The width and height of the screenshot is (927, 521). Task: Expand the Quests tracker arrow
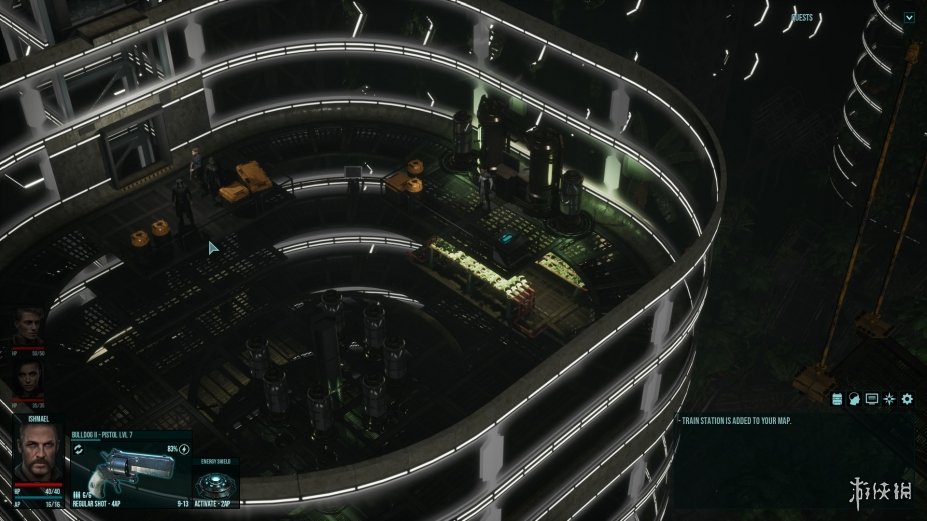coord(909,17)
